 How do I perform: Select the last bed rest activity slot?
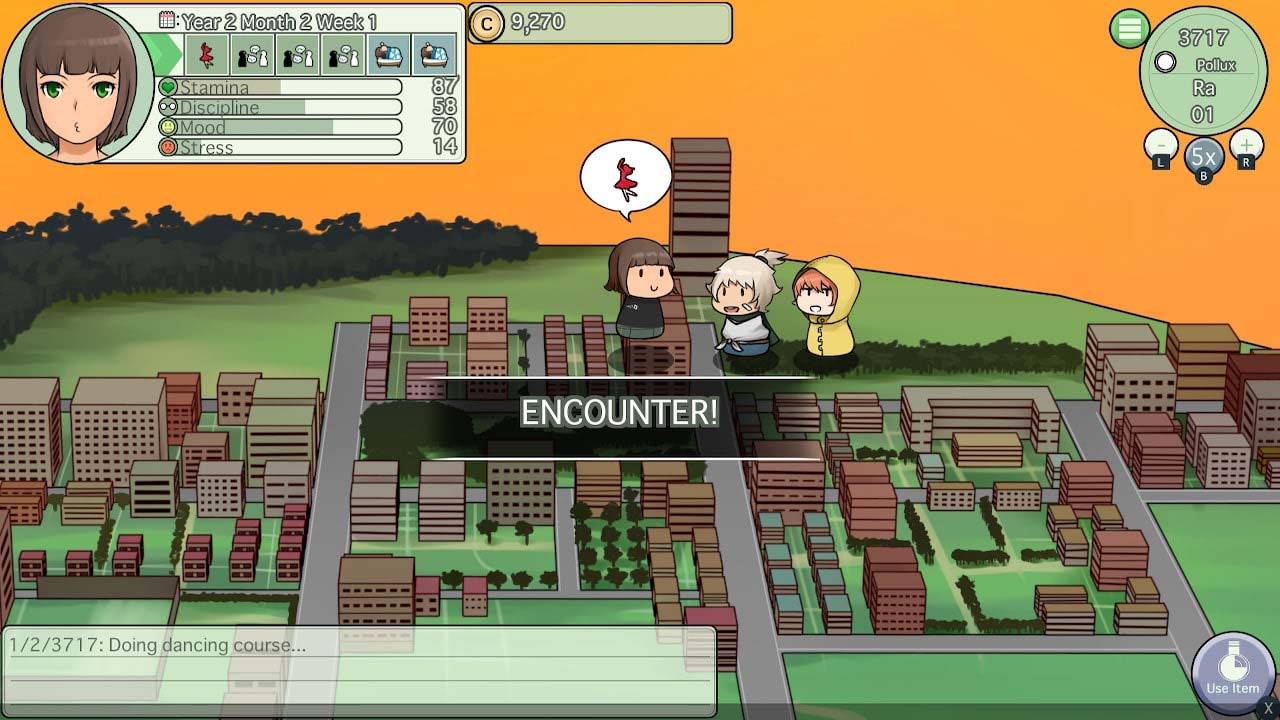coord(435,56)
